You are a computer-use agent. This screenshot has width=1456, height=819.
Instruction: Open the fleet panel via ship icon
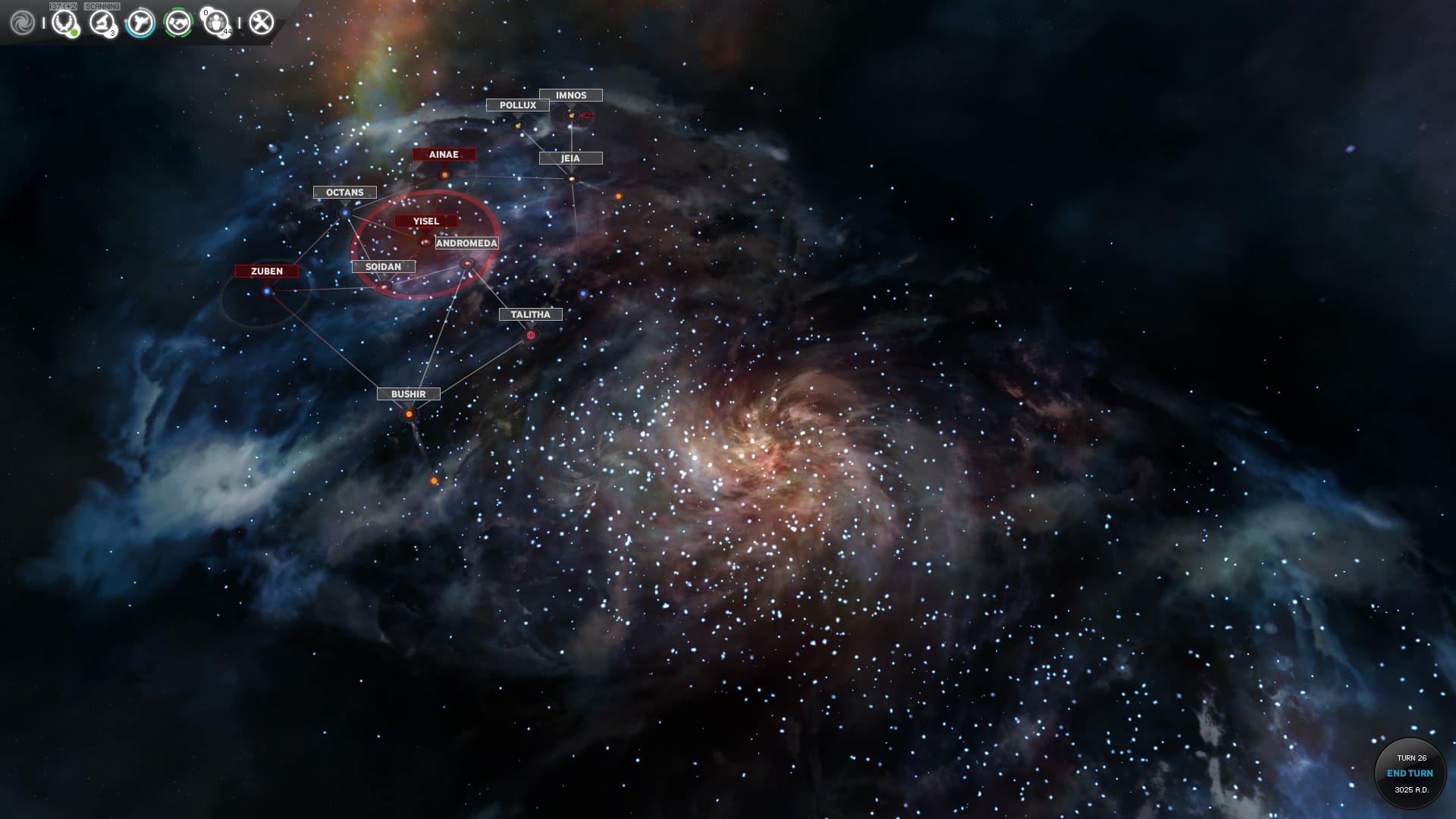(141, 21)
